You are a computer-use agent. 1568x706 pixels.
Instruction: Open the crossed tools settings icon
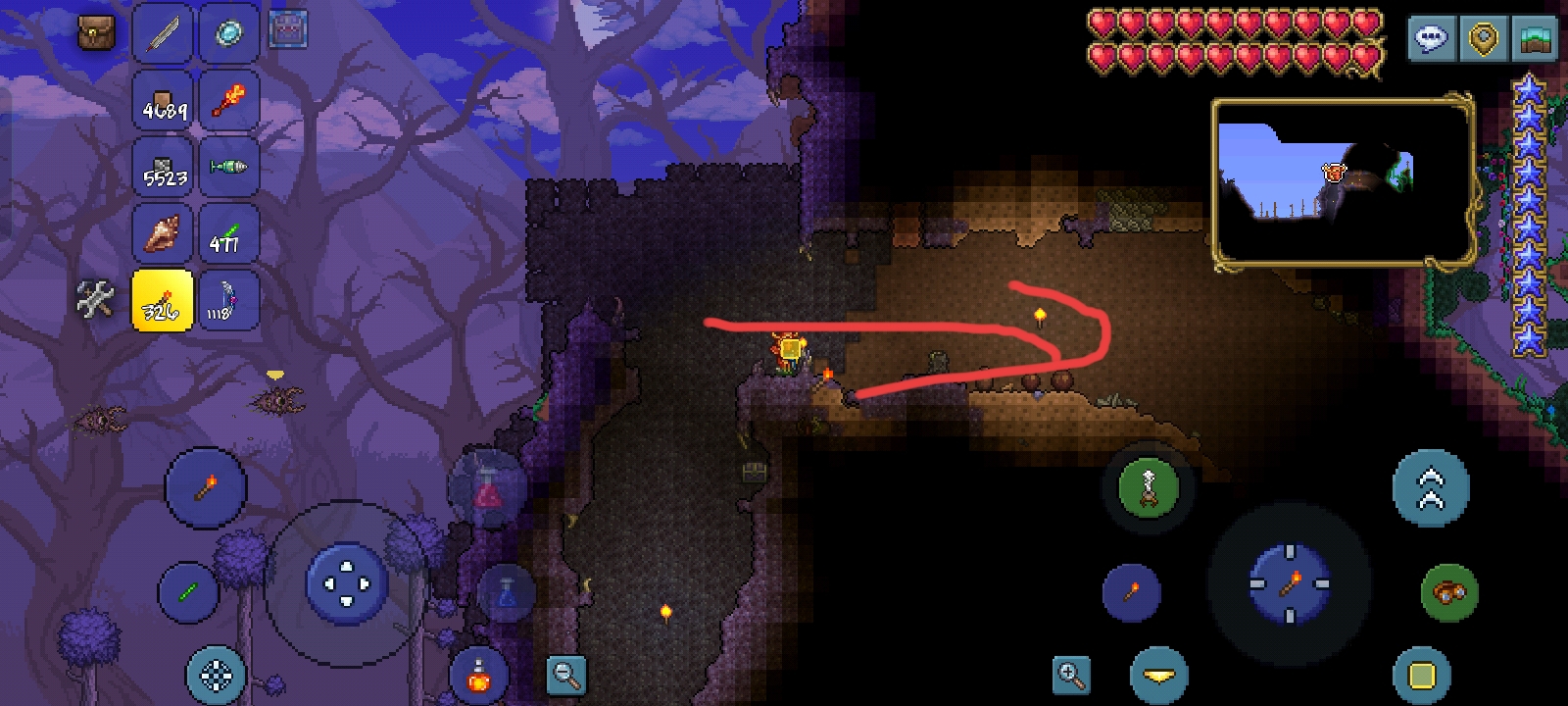[x=95, y=300]
